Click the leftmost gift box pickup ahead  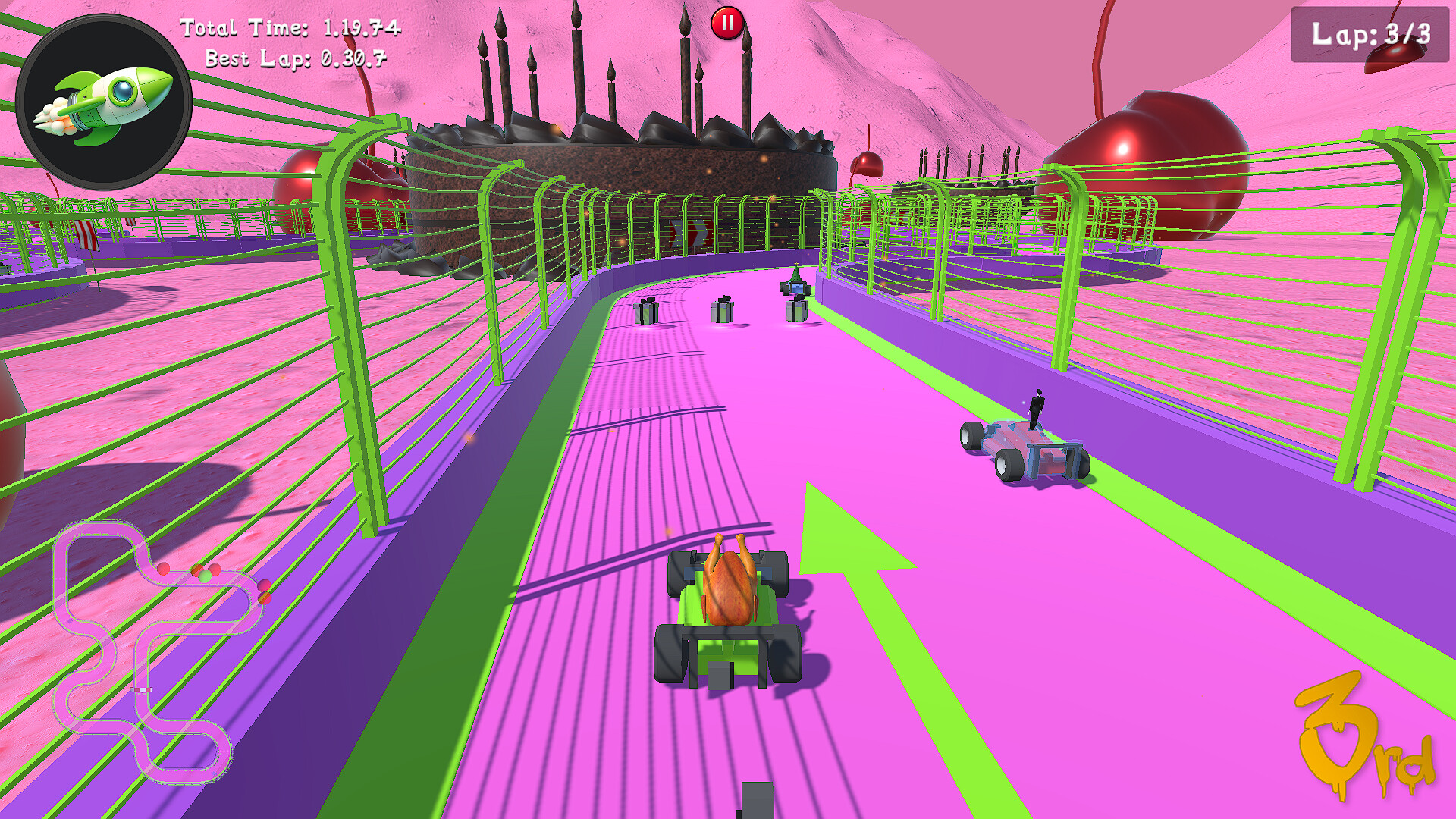tap(645, 312)
